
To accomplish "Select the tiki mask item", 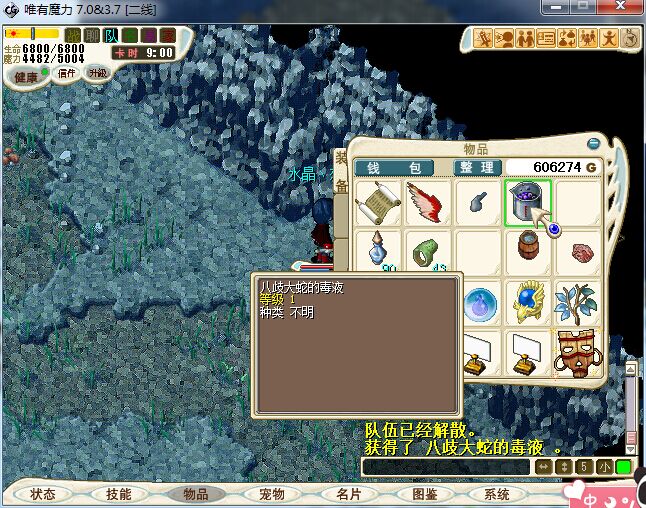I will pos(577,351).
